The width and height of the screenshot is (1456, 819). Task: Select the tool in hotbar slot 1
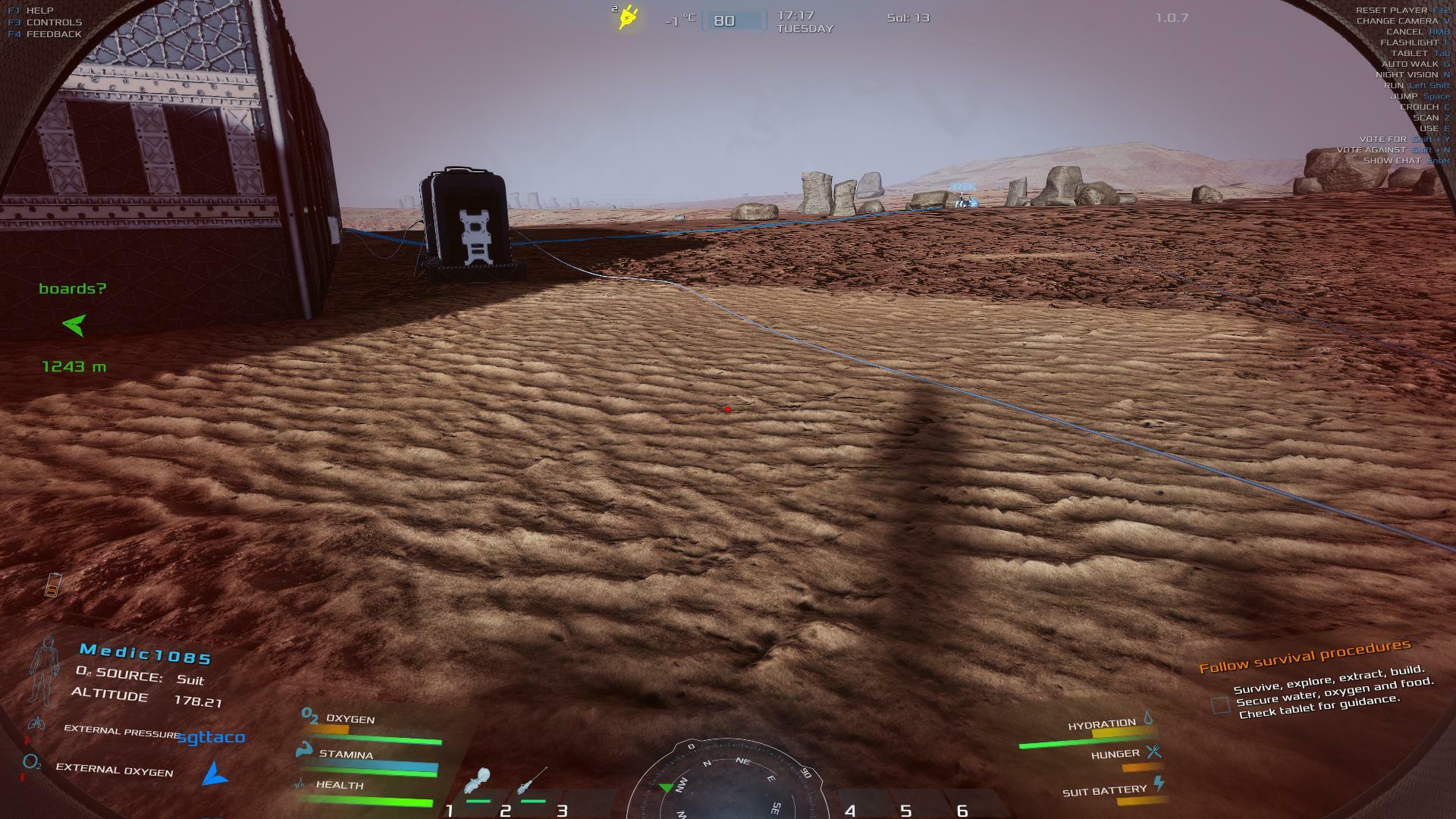click(x=478, y=783)
